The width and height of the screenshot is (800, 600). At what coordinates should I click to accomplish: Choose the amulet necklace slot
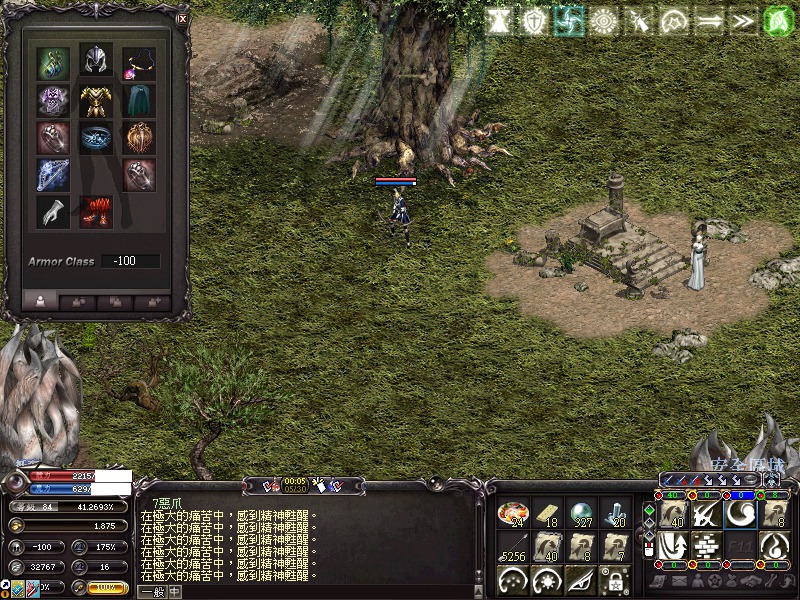point(139,62)
